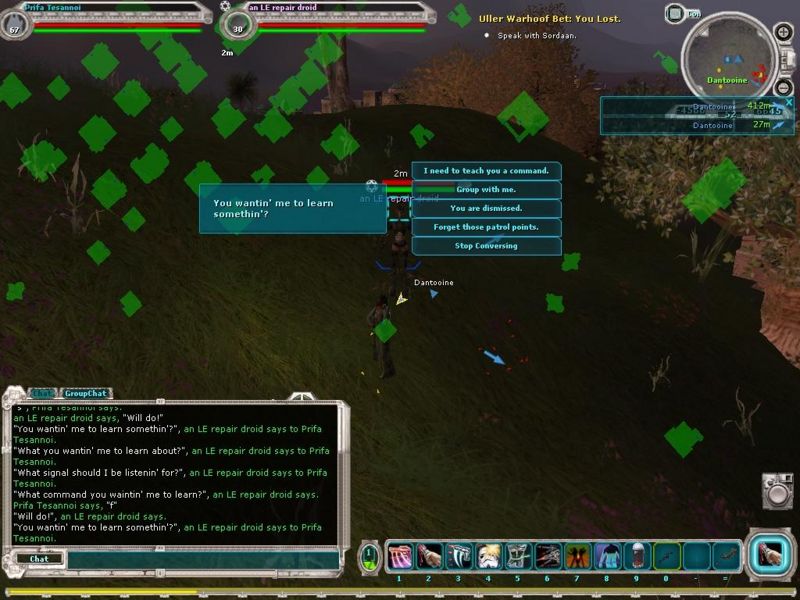This screenshot has width=800, height=600.
Task: Click the chat text input field
Action: coord(200,559)
